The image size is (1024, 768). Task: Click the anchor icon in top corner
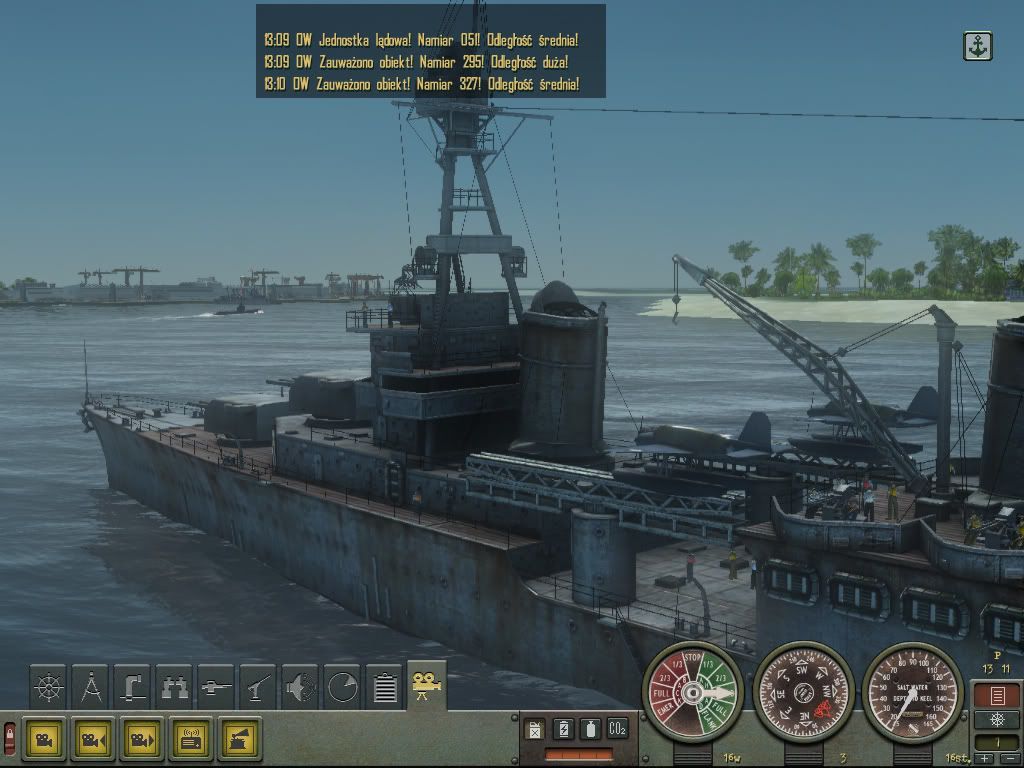click(x=977, y=46)
